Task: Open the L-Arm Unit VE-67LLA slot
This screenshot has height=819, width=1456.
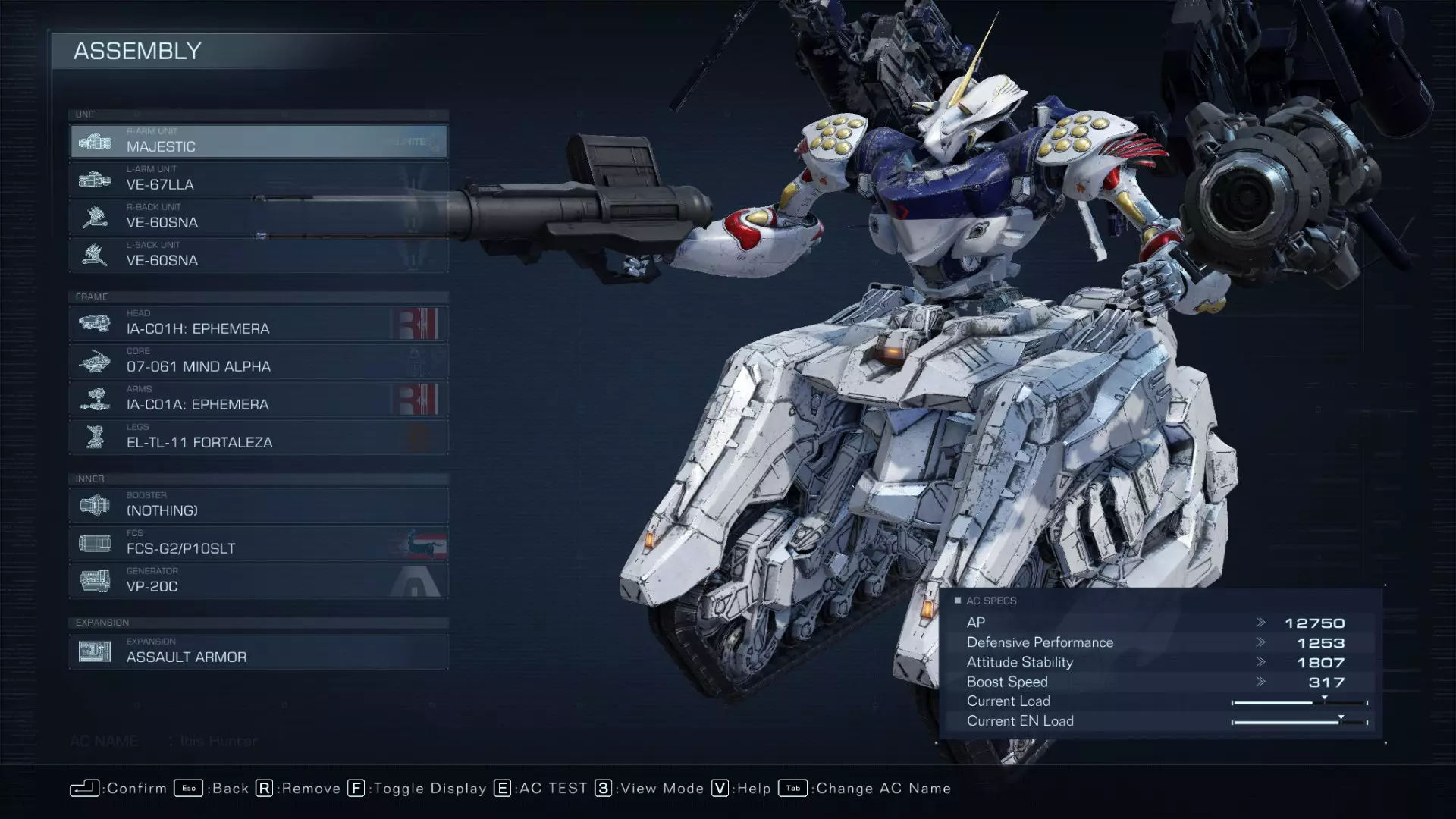Action: pos(259,180)
